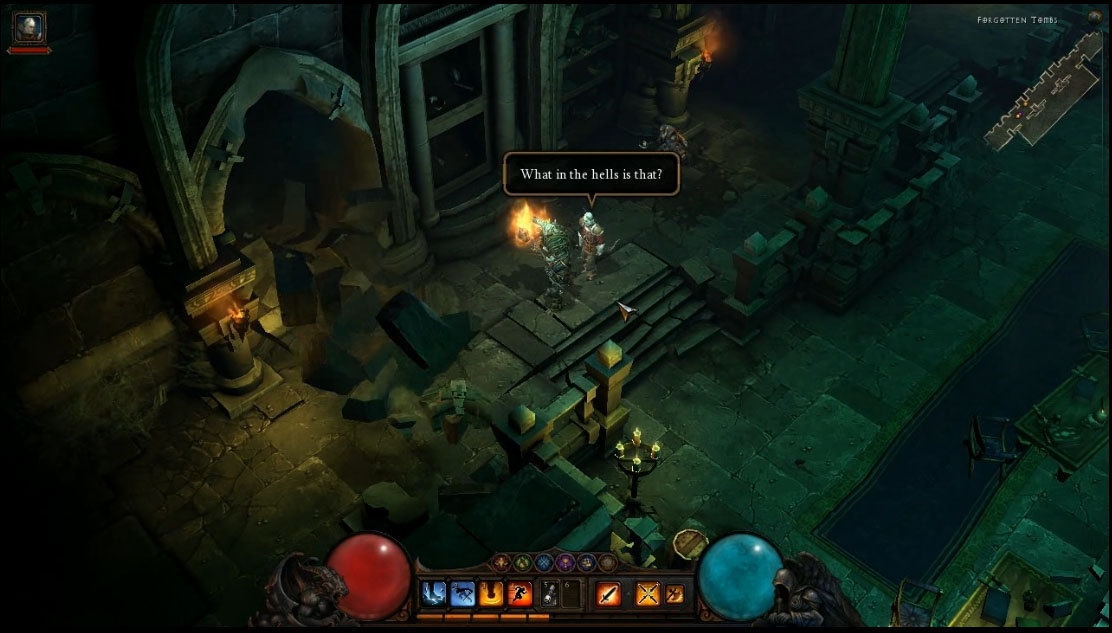The width and height of the screenshot is (1112, 633).
Task: Click the party member portrait
Action: [28, 27]
